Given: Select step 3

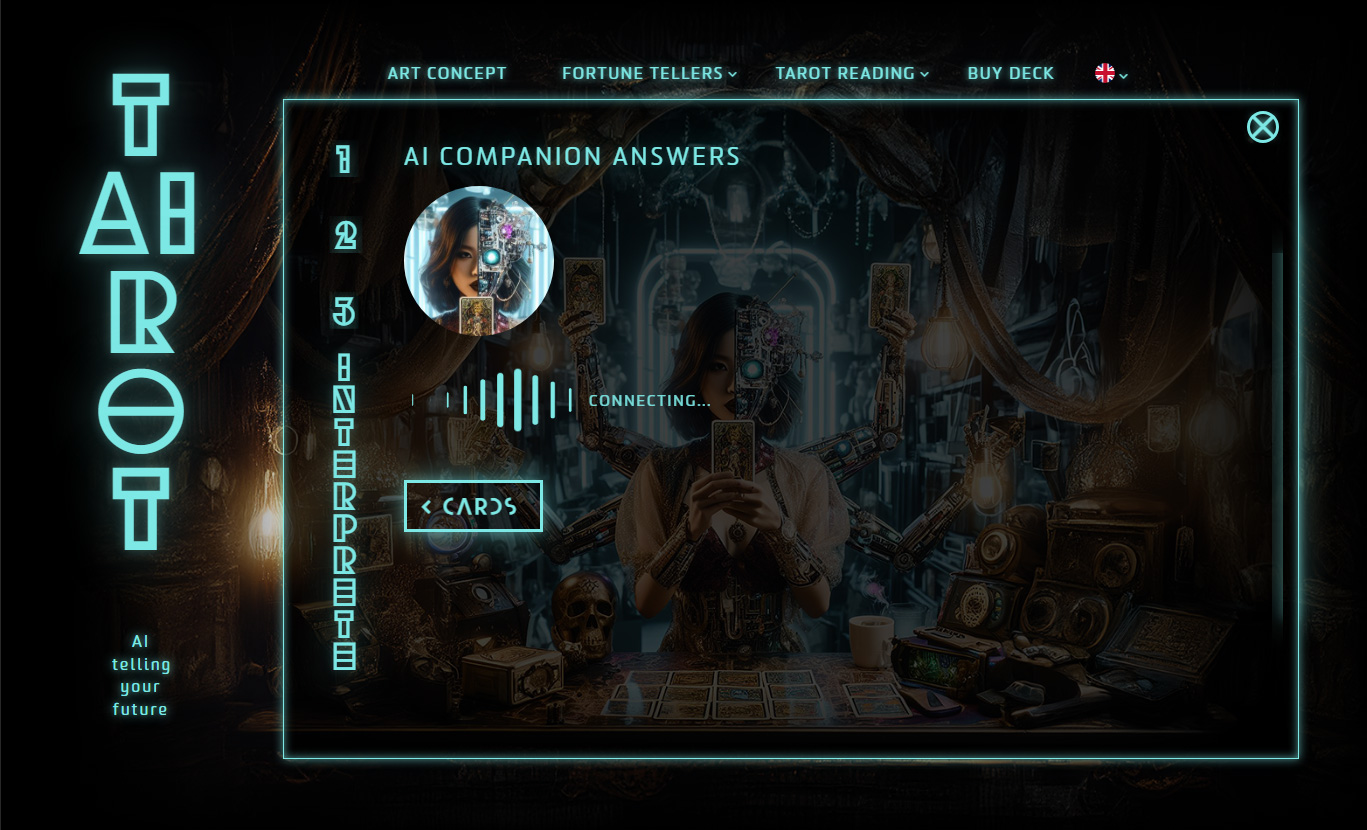Looking at the screenshot, I should (x=344, y=311).
